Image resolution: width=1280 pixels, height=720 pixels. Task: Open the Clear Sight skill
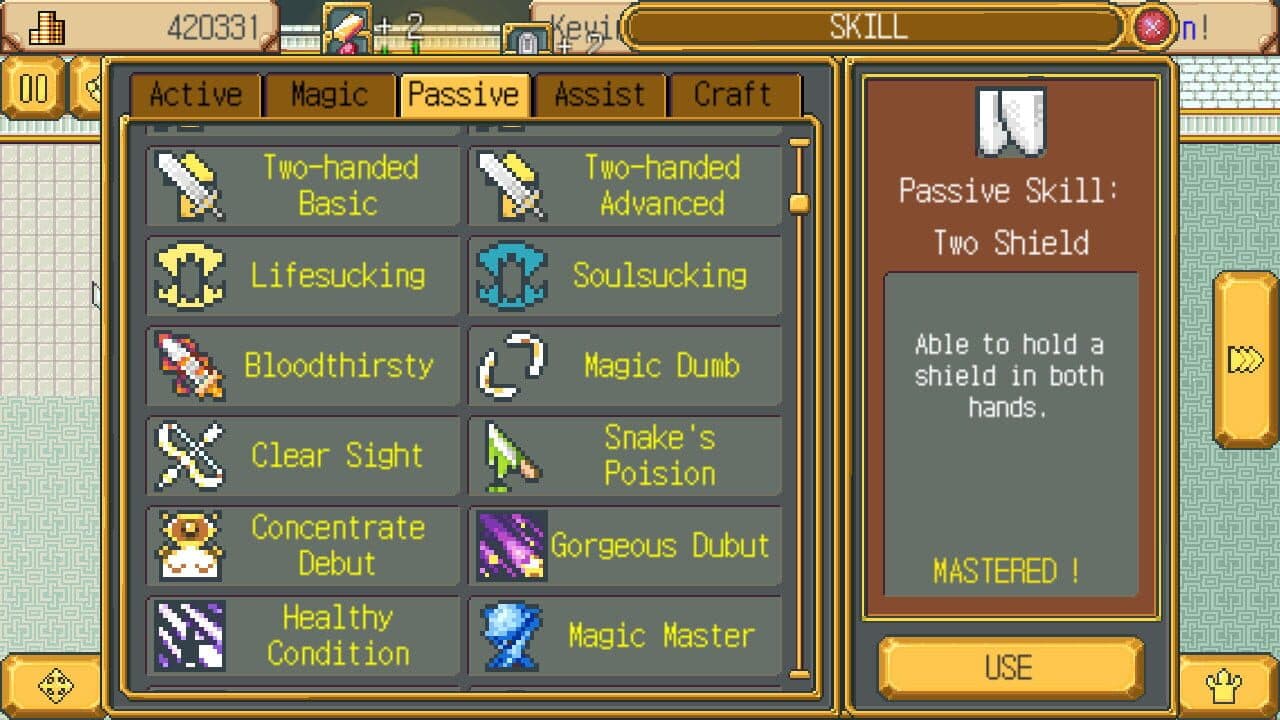pyautogui.click(x=303, y=456)
